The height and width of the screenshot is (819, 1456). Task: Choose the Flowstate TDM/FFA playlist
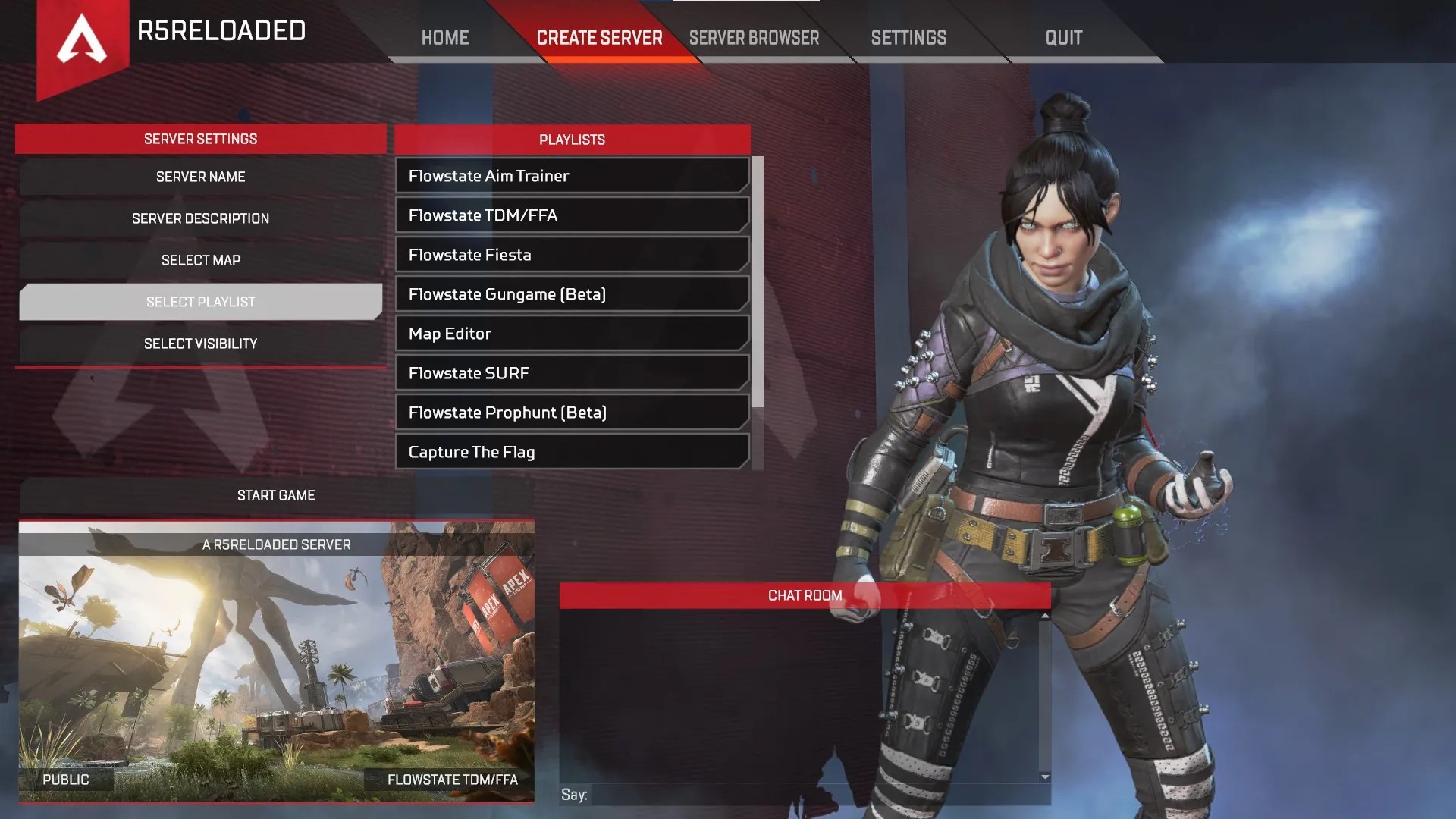[571, 215]
